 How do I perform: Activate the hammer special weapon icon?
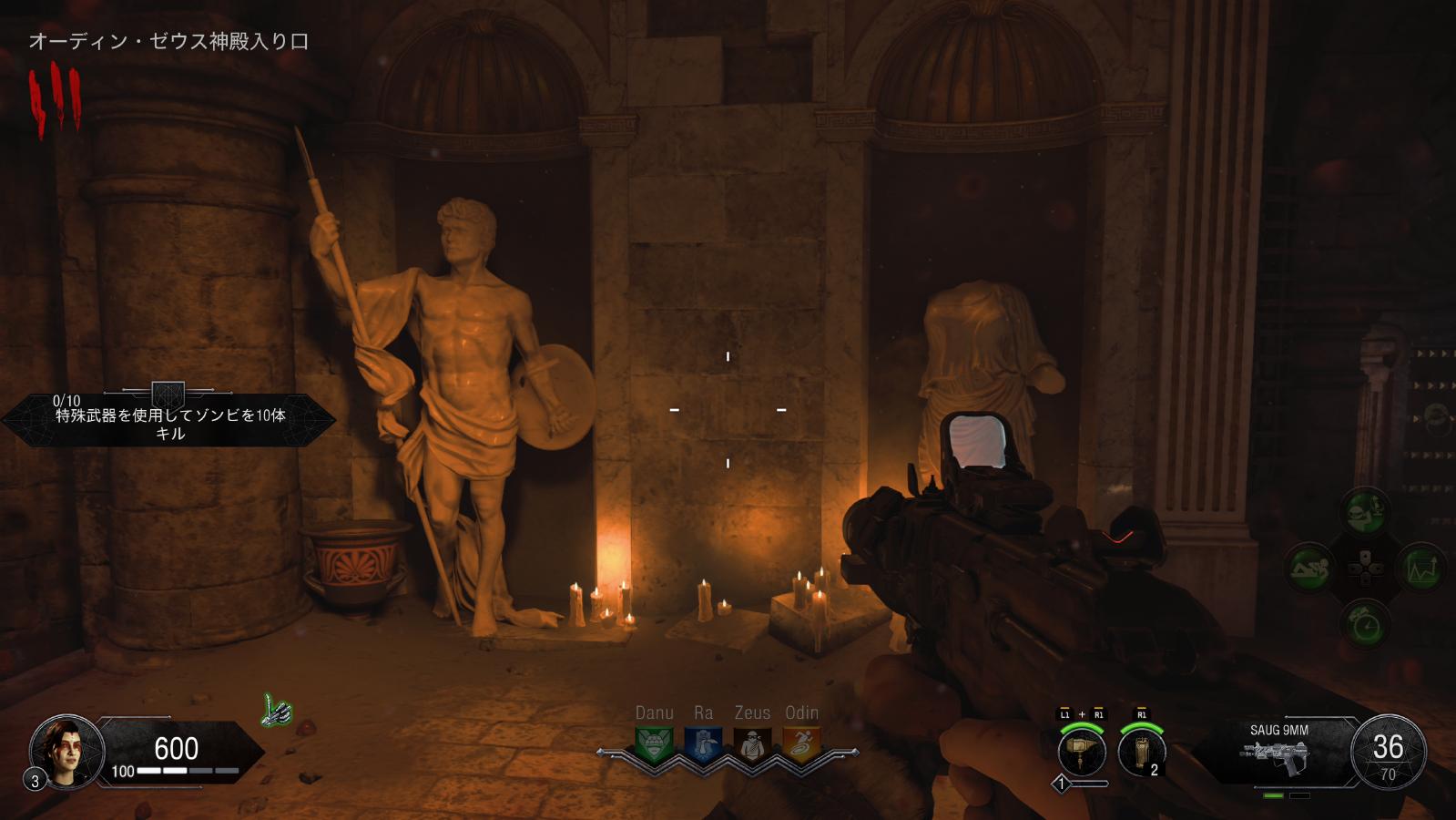coord(1081,753)
